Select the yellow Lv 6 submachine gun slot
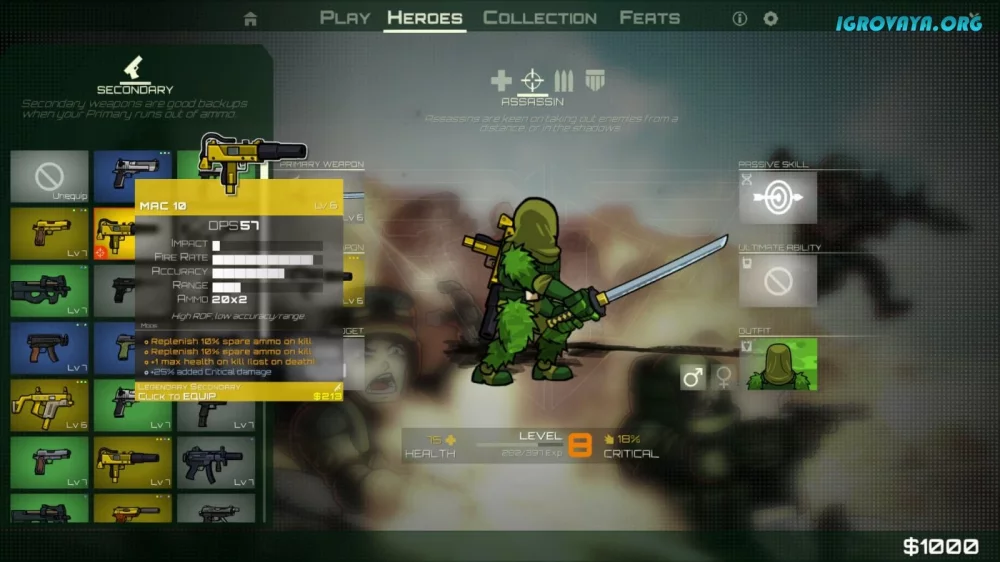The image size is (1000, 562). click(50, 405)
